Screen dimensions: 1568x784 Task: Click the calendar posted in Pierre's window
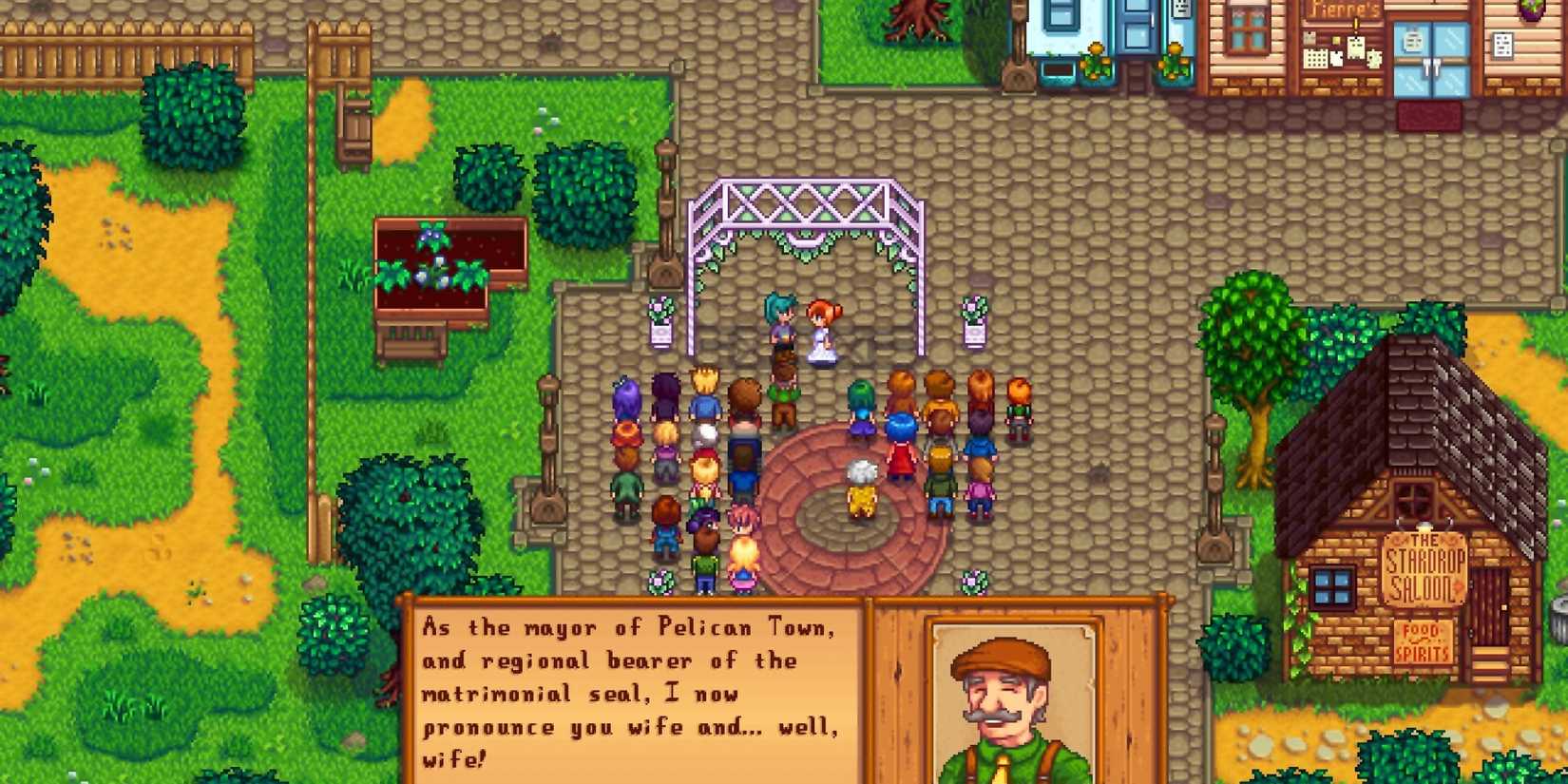[1316, 59]
